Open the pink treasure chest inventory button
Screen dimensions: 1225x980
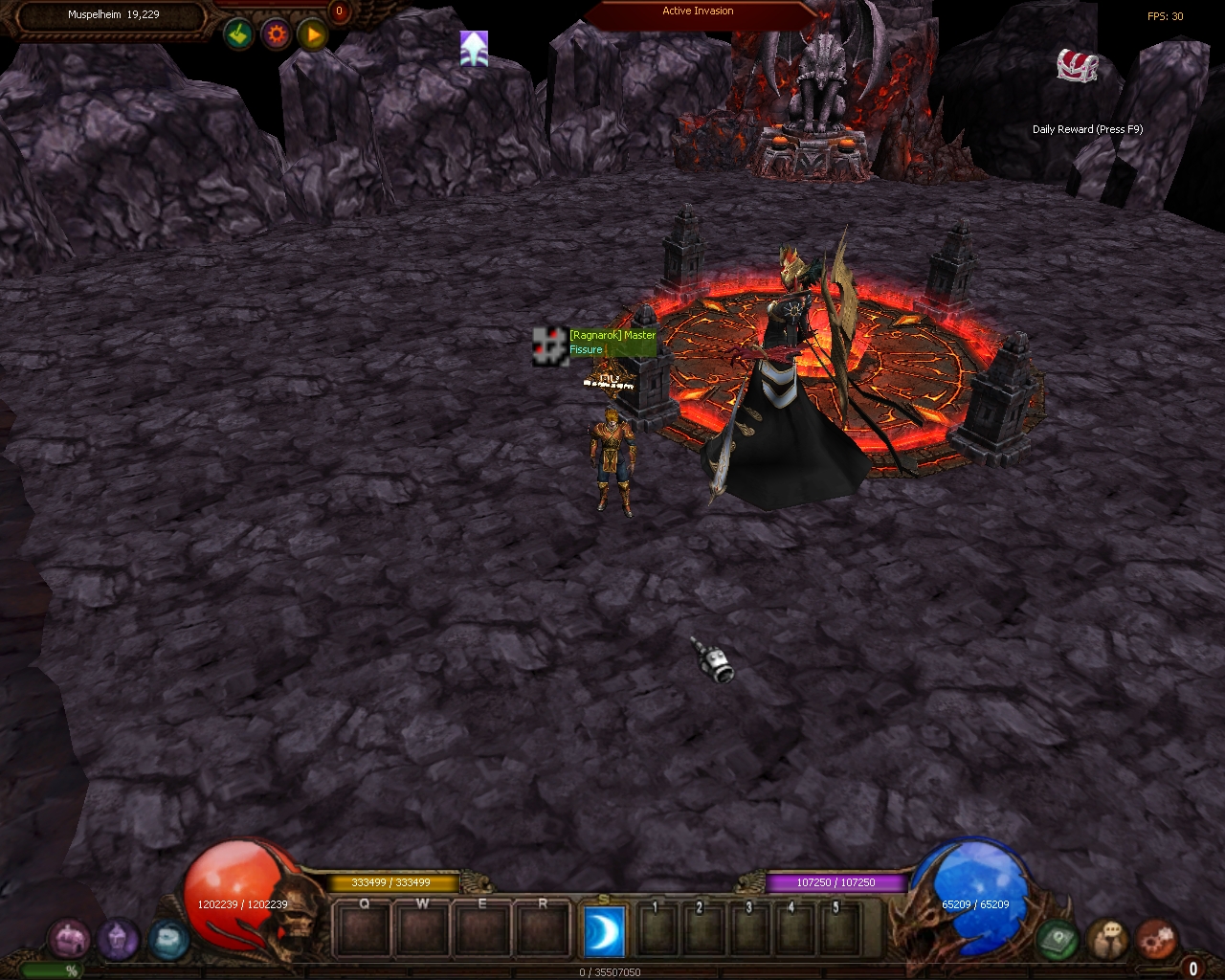click(69, 939)
